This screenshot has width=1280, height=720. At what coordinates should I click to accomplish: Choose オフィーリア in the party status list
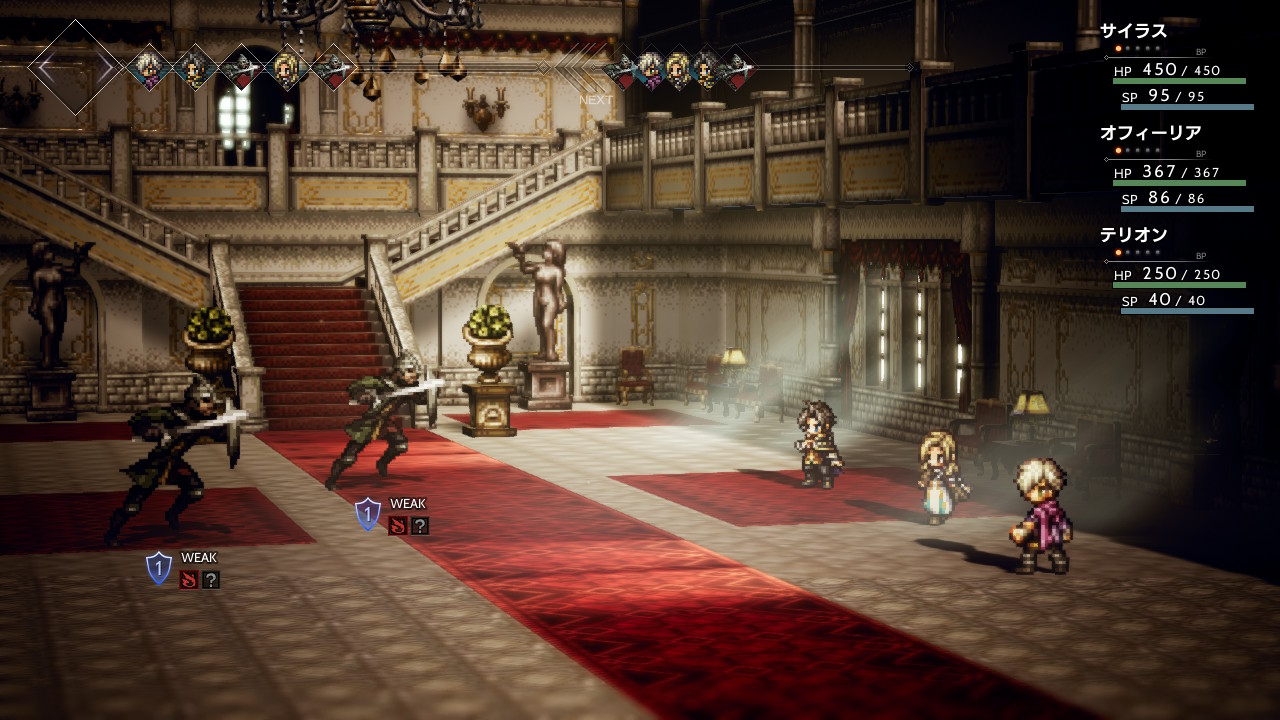[x=1150, y=133]
